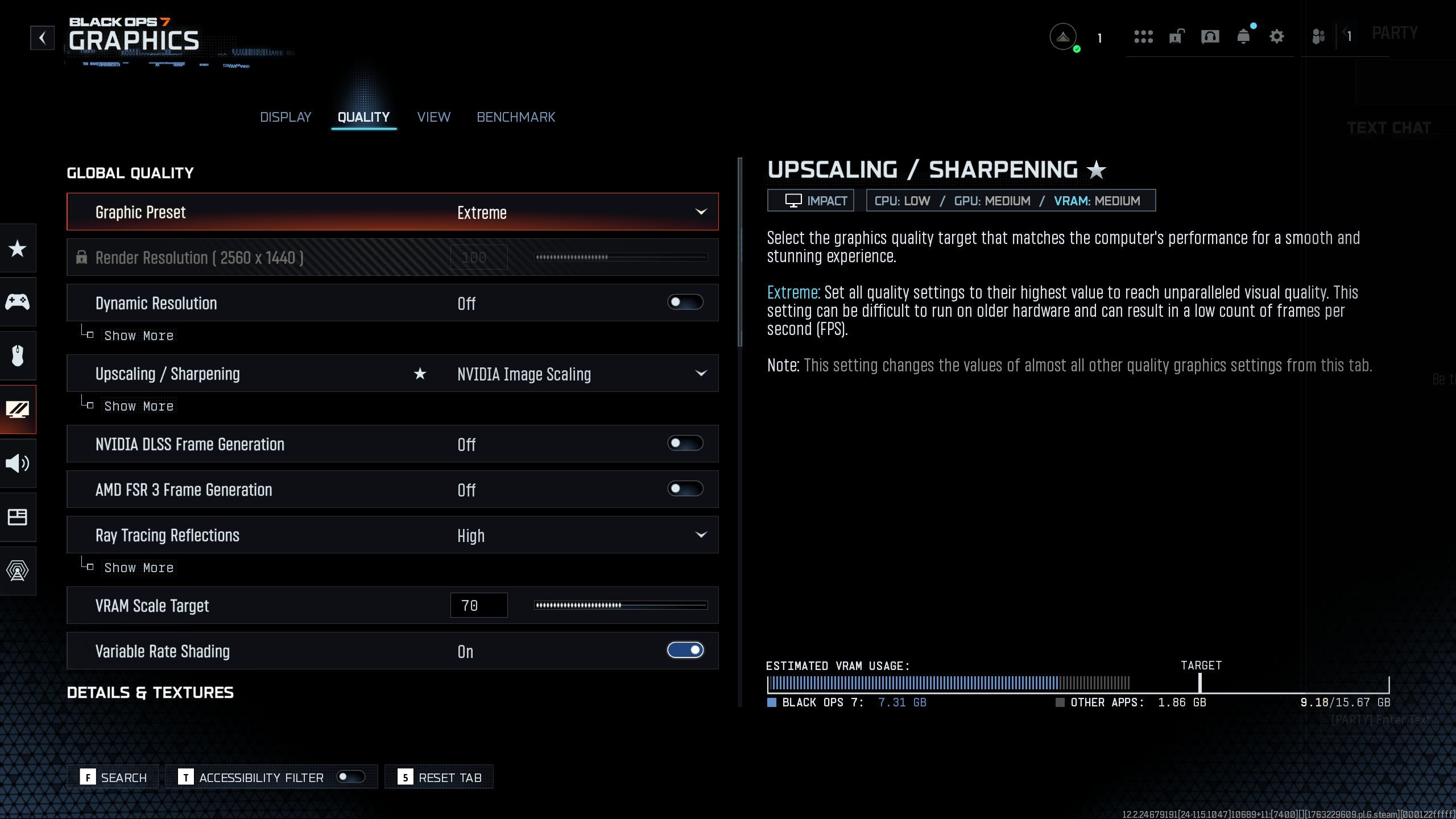Open the View tab
This screenshot has width=1456, height=819.
coord(433,117)
